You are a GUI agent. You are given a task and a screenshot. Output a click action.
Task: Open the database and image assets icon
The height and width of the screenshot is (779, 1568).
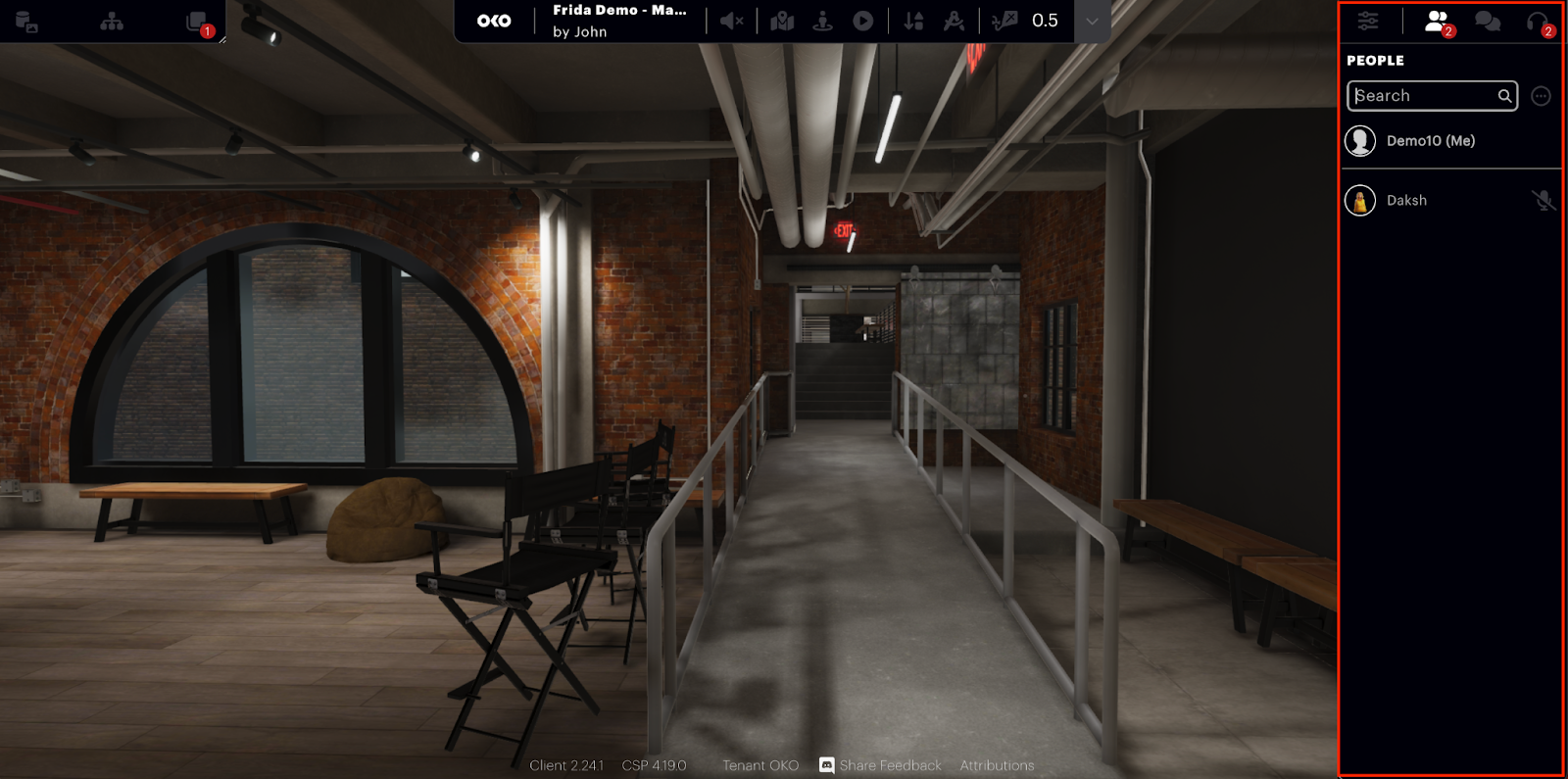(x=26, y=22)
